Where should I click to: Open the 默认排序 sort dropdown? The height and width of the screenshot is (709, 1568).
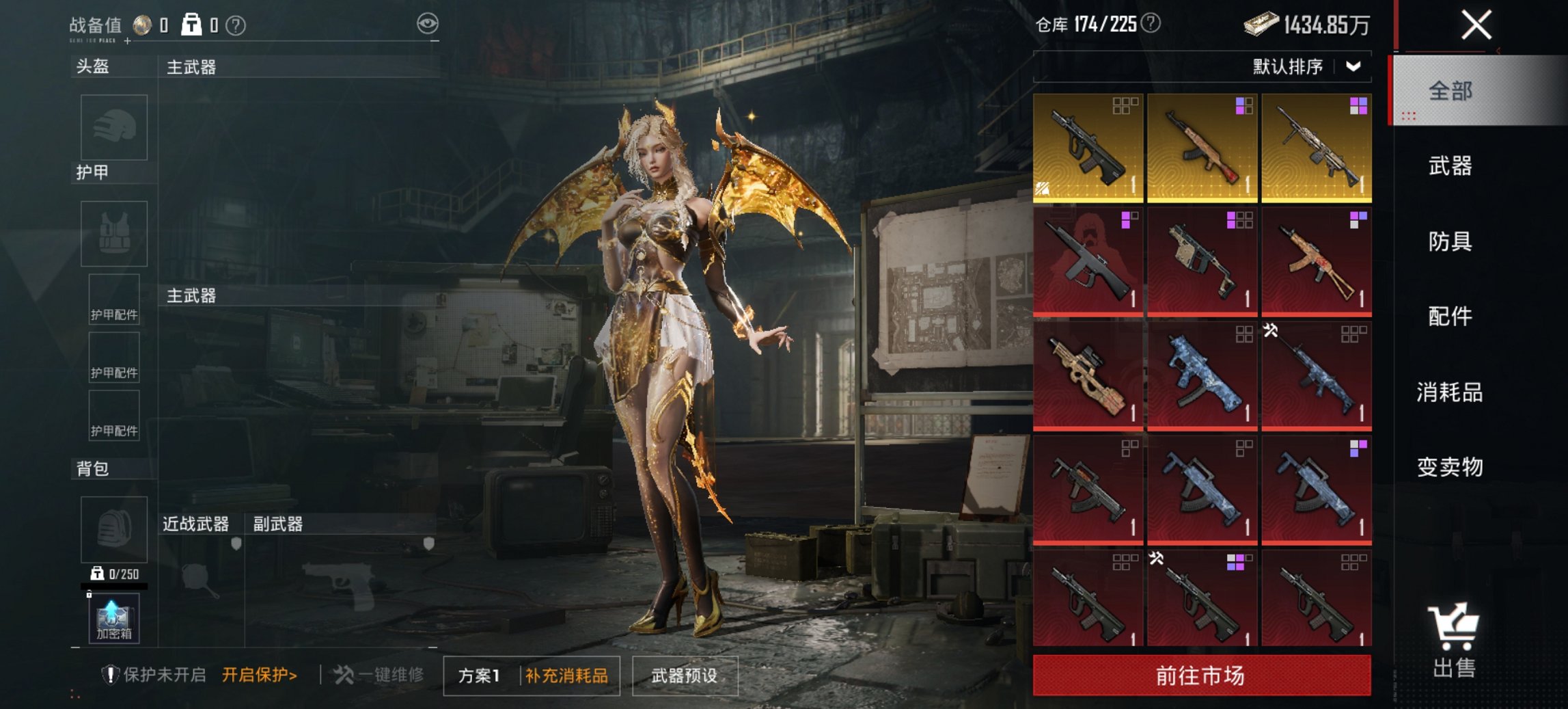[x=1306, y=67]
